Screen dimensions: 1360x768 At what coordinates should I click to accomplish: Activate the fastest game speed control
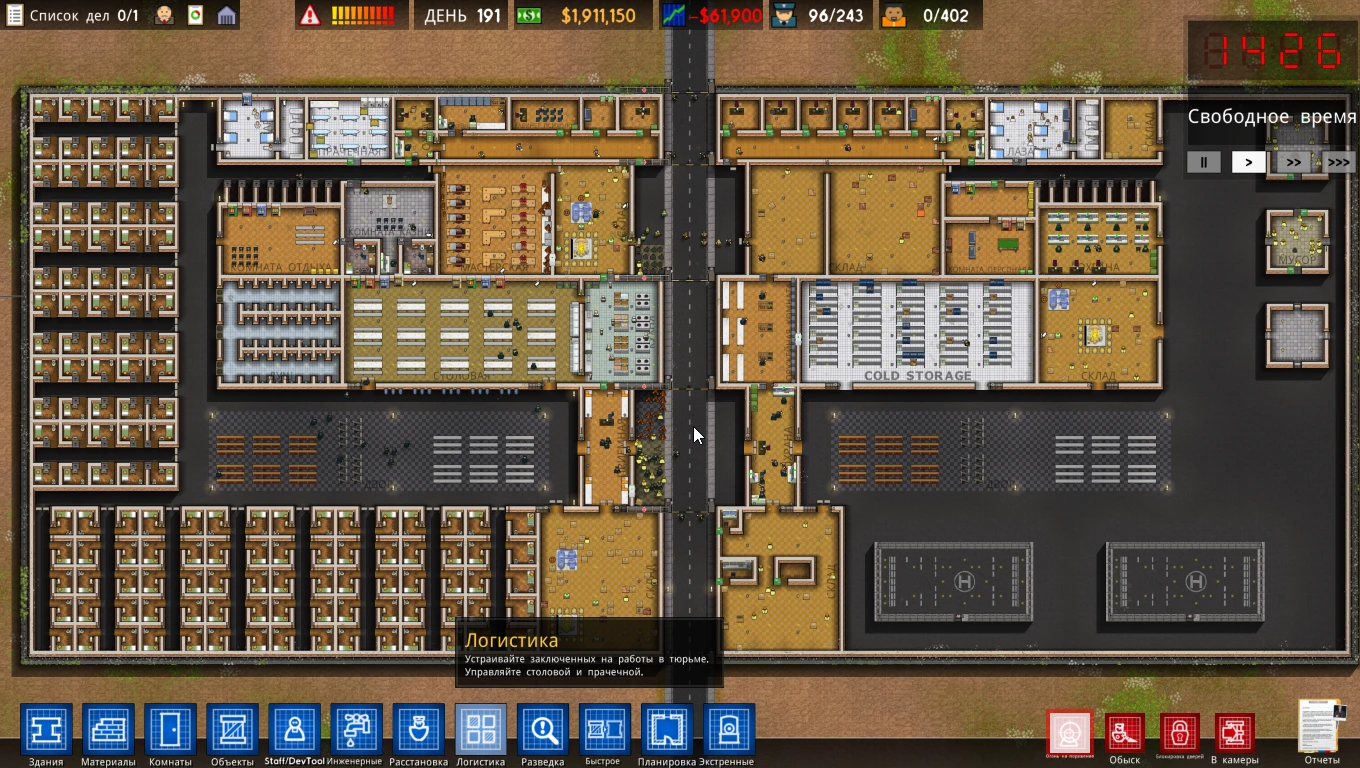click(1337, 162)
